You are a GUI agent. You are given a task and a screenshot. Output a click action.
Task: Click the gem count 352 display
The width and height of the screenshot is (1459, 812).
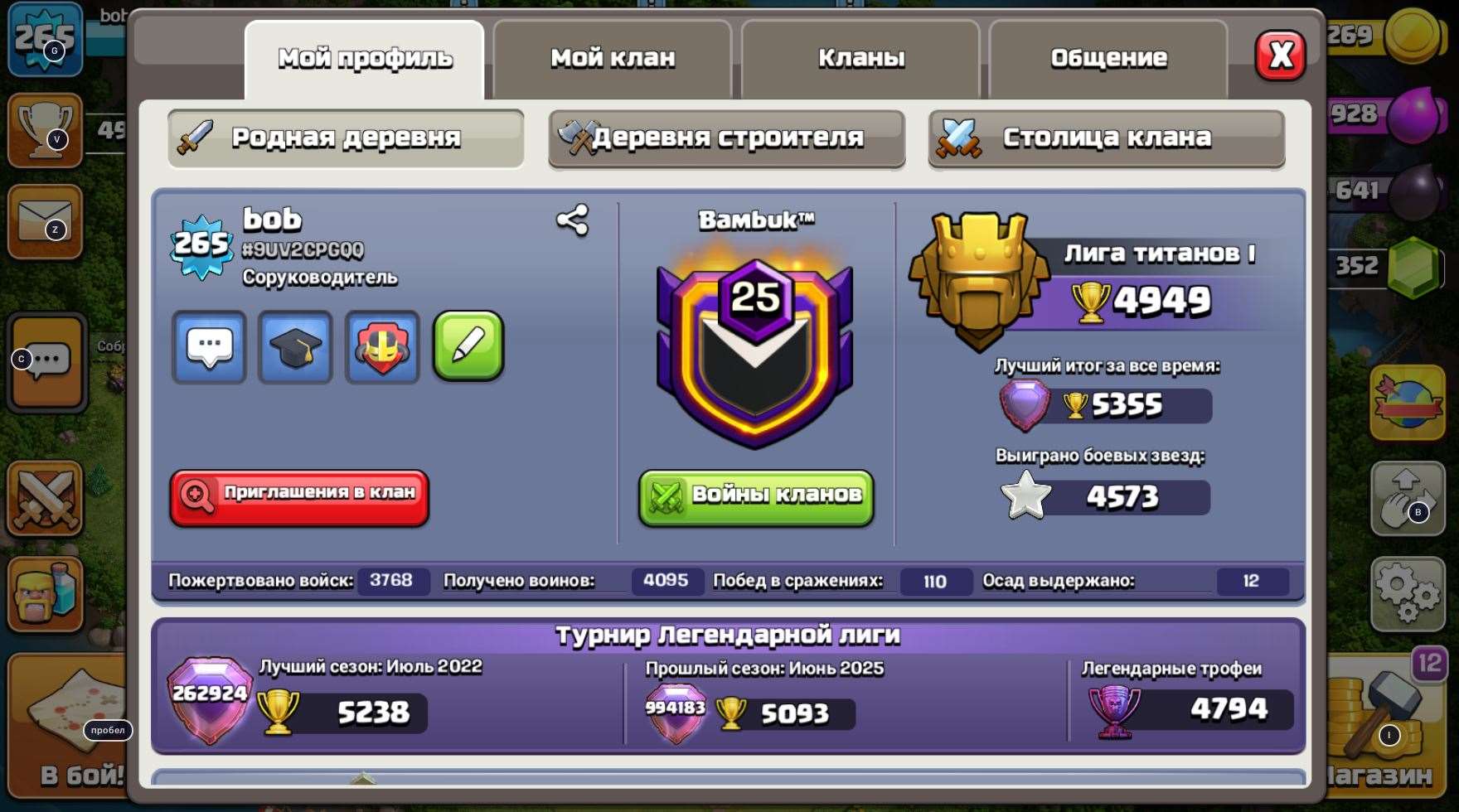click(1376, 265)
